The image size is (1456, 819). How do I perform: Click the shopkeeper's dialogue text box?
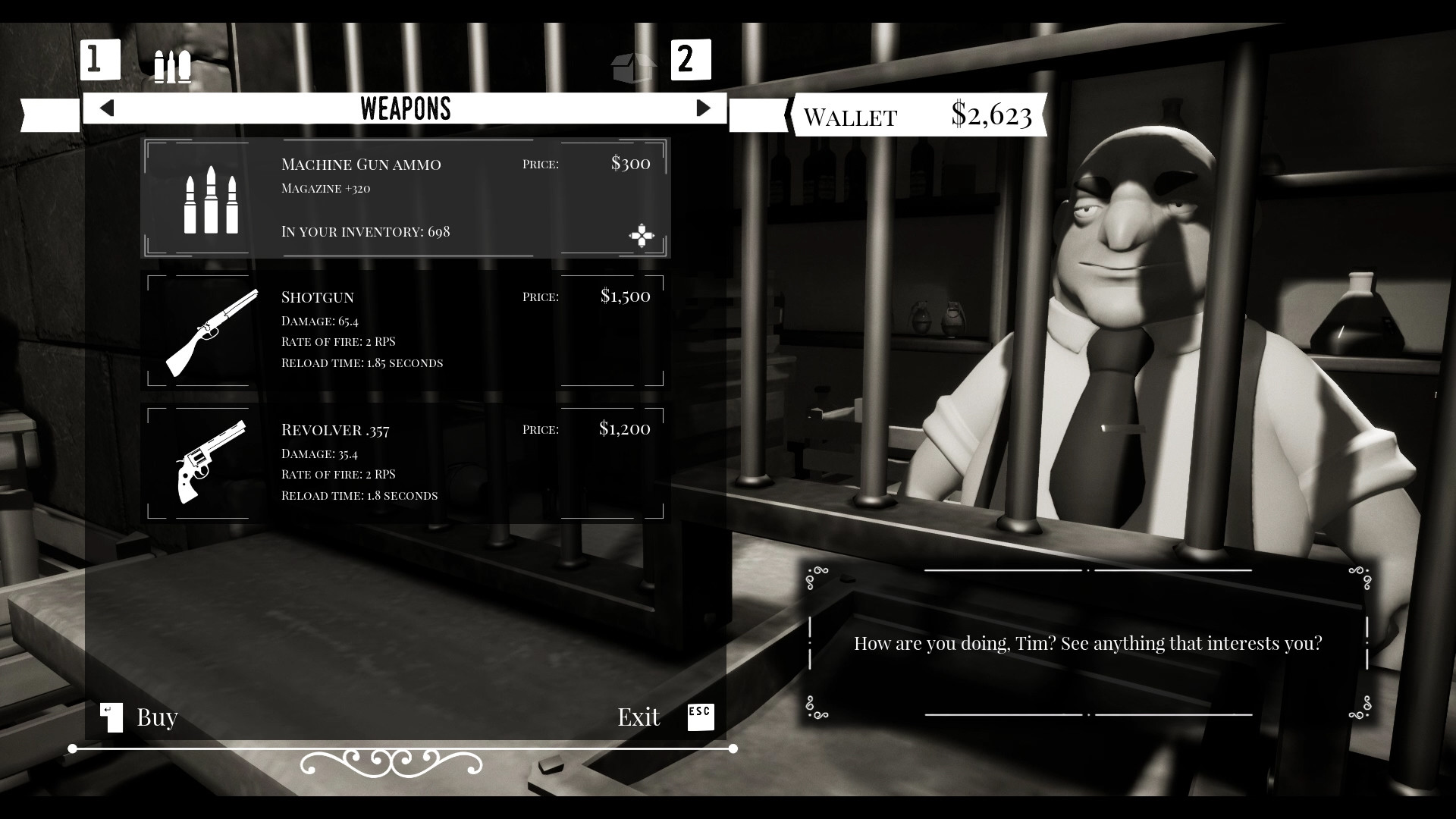(x=1090, y=642)
